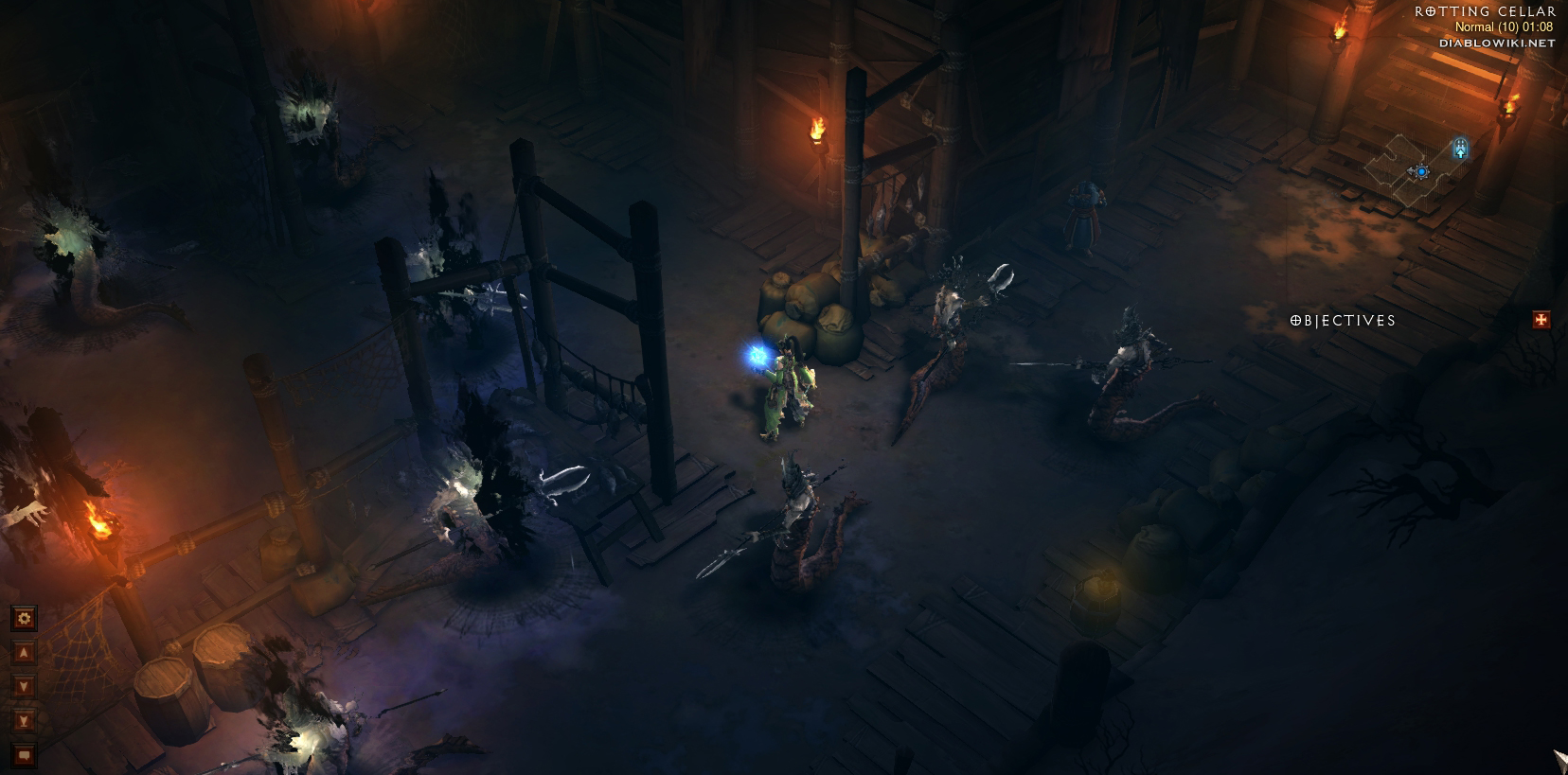Viewport: 1568px width, 775px height.
Task: Click the plain down-arrow chat button
Action: click(24, 687)
